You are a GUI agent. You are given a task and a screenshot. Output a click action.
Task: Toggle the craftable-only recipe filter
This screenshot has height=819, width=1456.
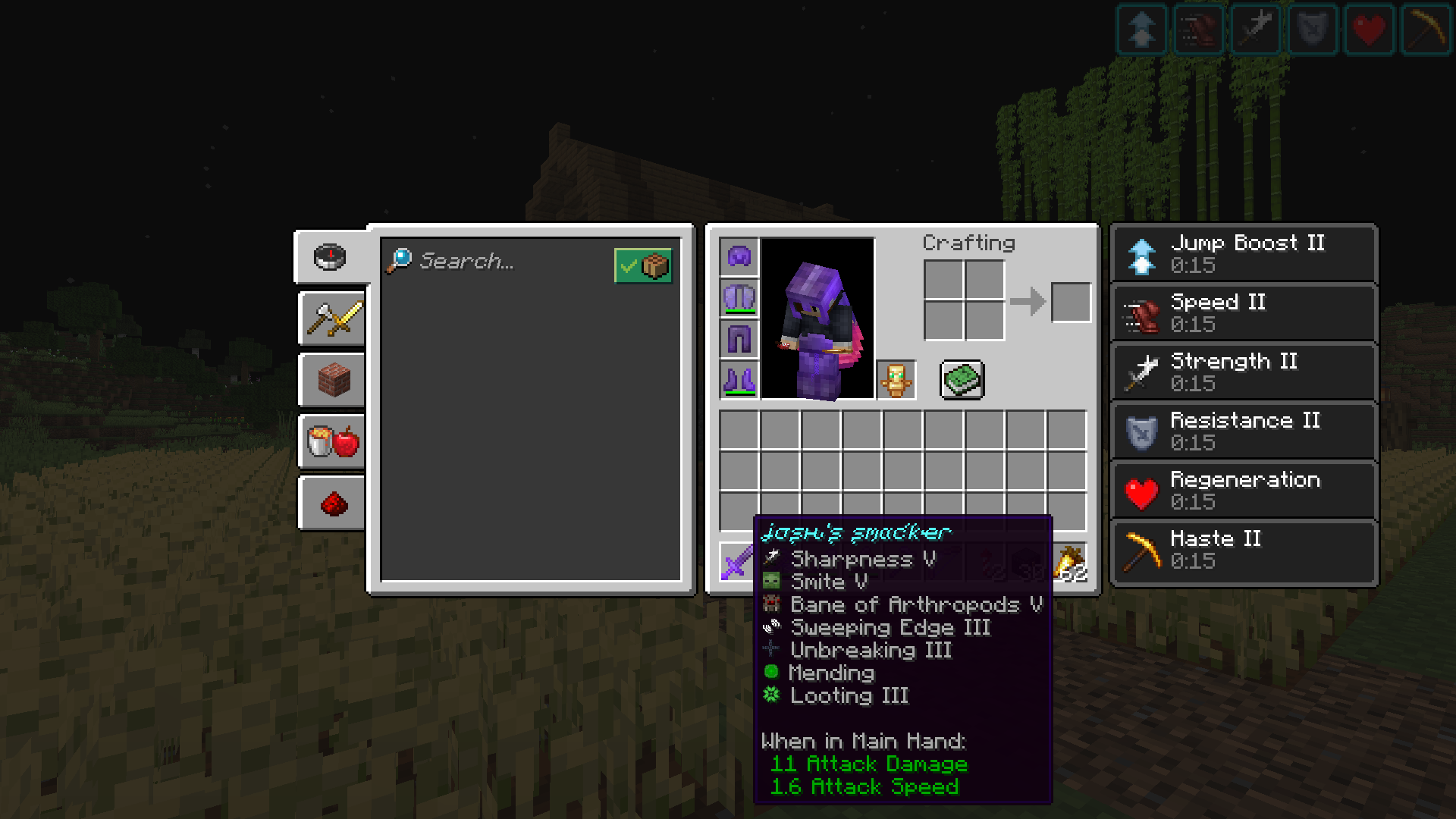coord(643,264)
